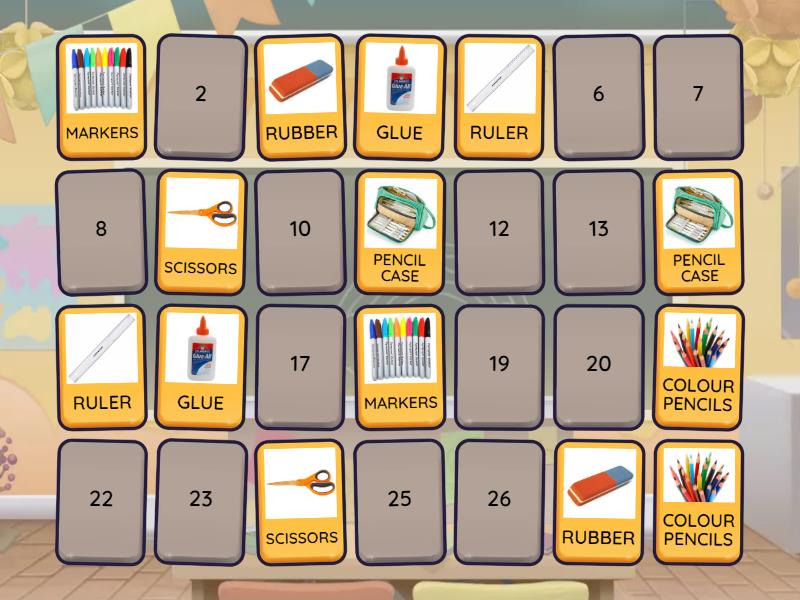This screenshot has width=800, height=600.
Task: Turn over the card numbered 25
Action: (400, 499)
